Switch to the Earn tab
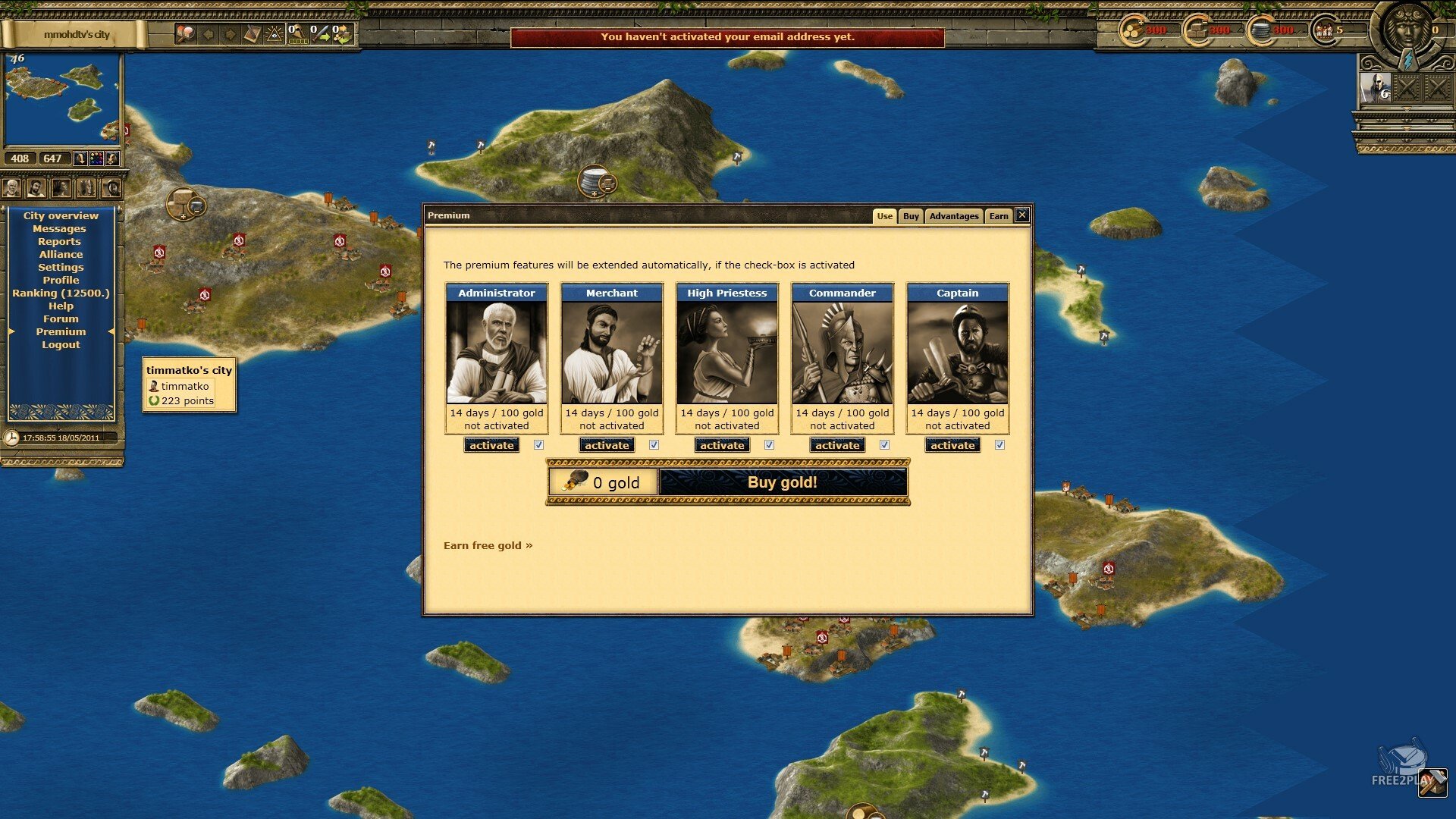 pyautogui.click(x=999, y=216)
